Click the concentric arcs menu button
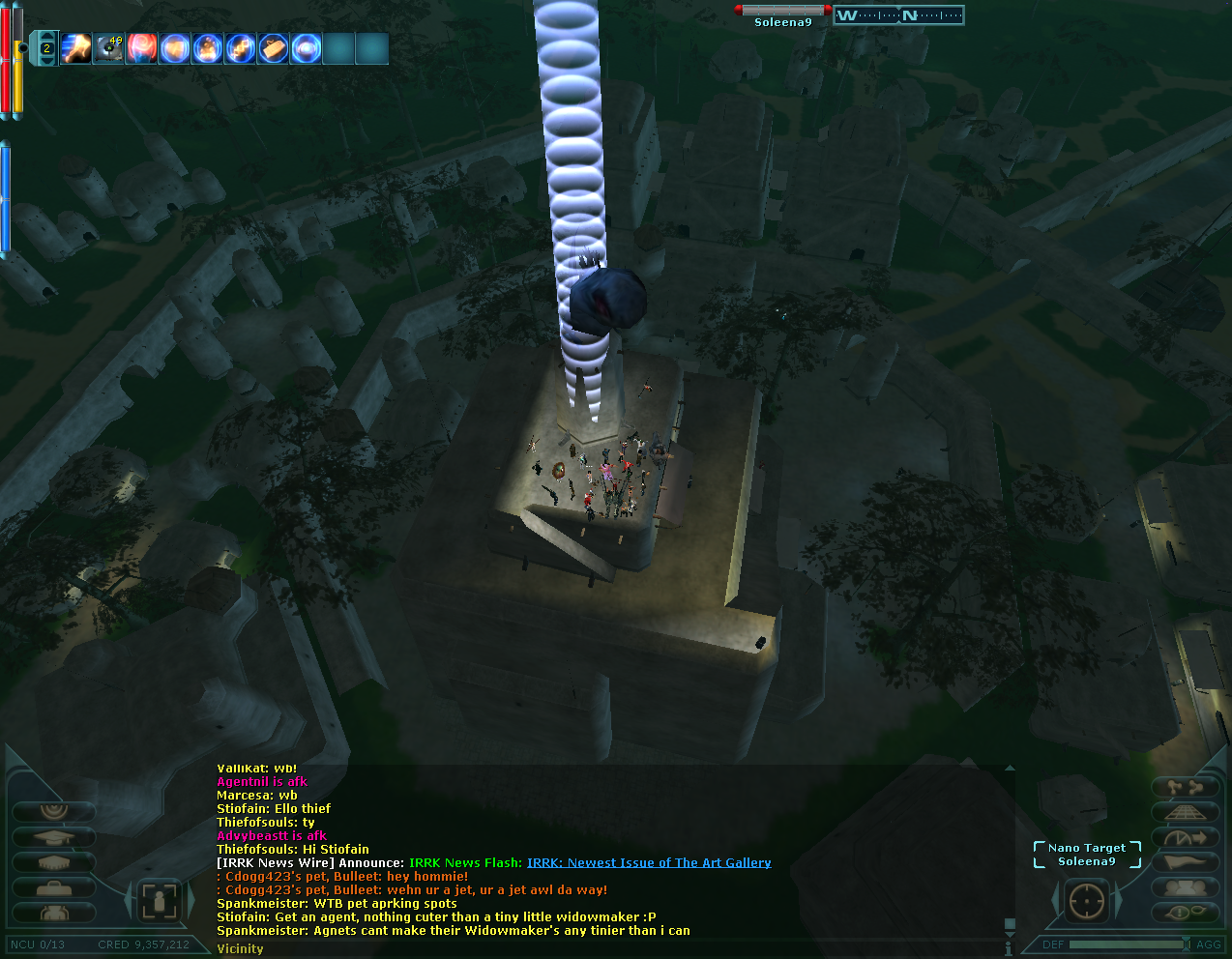This screenshot has width=1232, height=959. click(53, 810)
